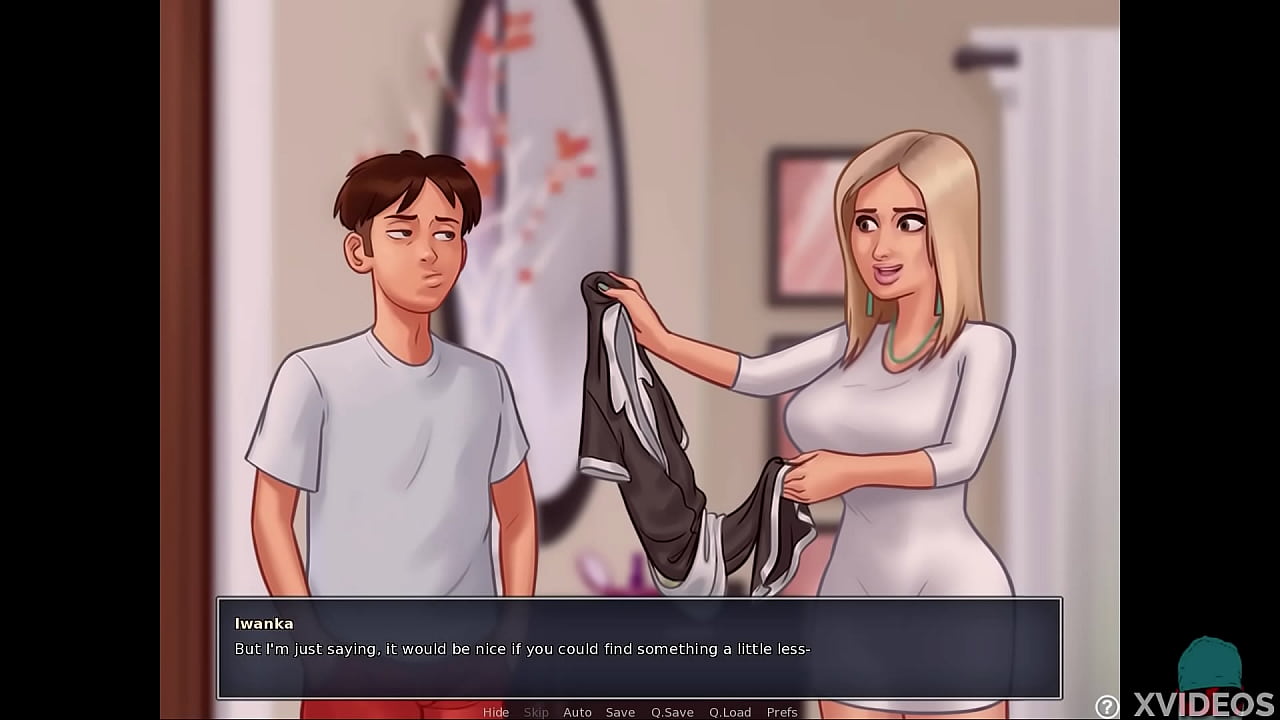This screenshot has width=1280, height=720.
Task: Click the Hide label in the quick menu
Action: coord(496,712)
